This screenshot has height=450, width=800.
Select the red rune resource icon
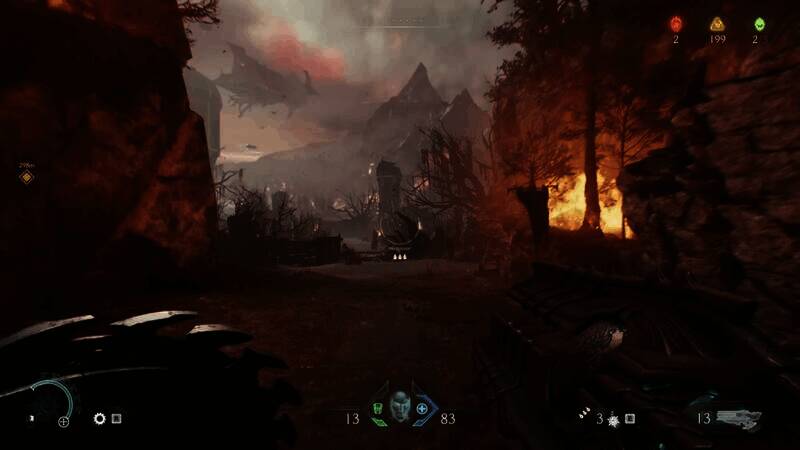[676, 24]
